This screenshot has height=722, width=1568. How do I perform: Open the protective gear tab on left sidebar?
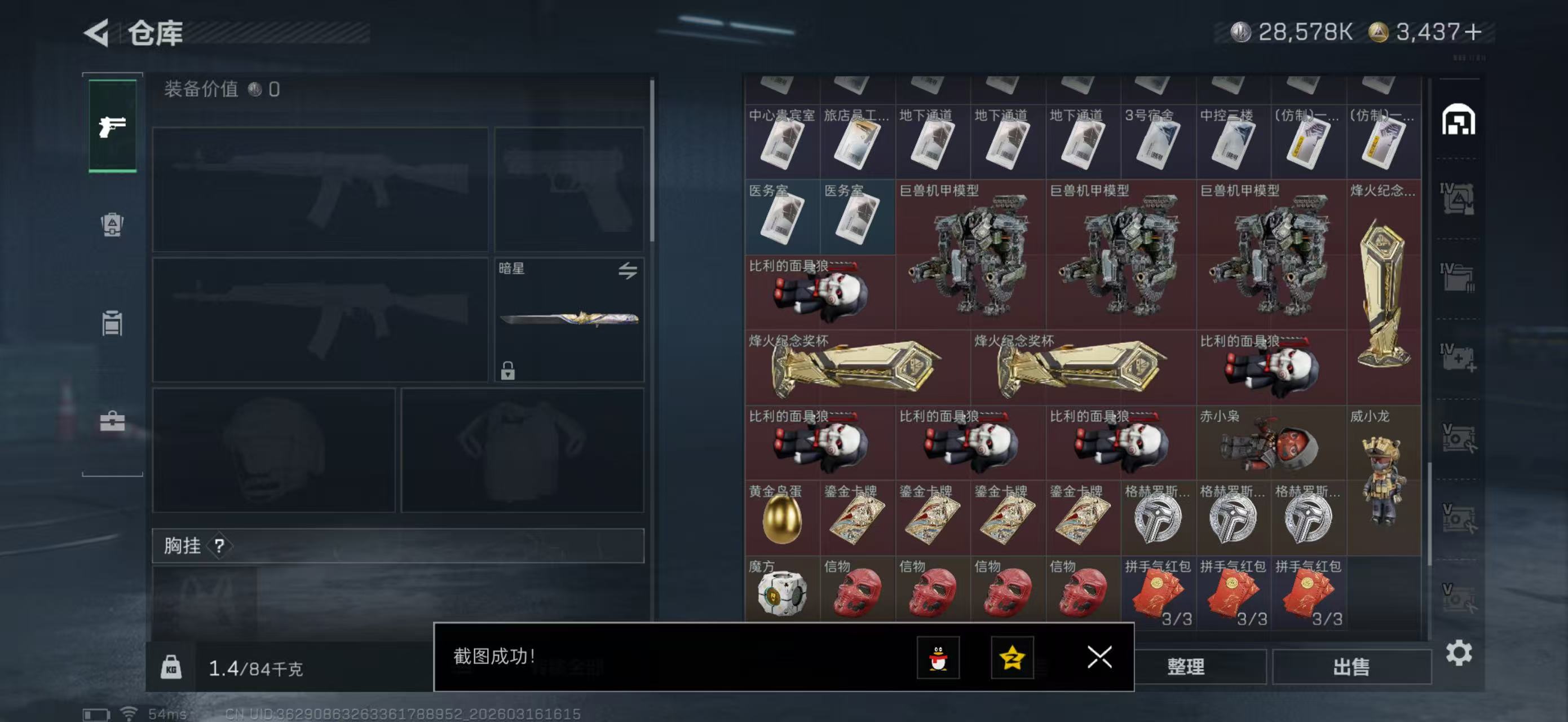click(112, 225)
